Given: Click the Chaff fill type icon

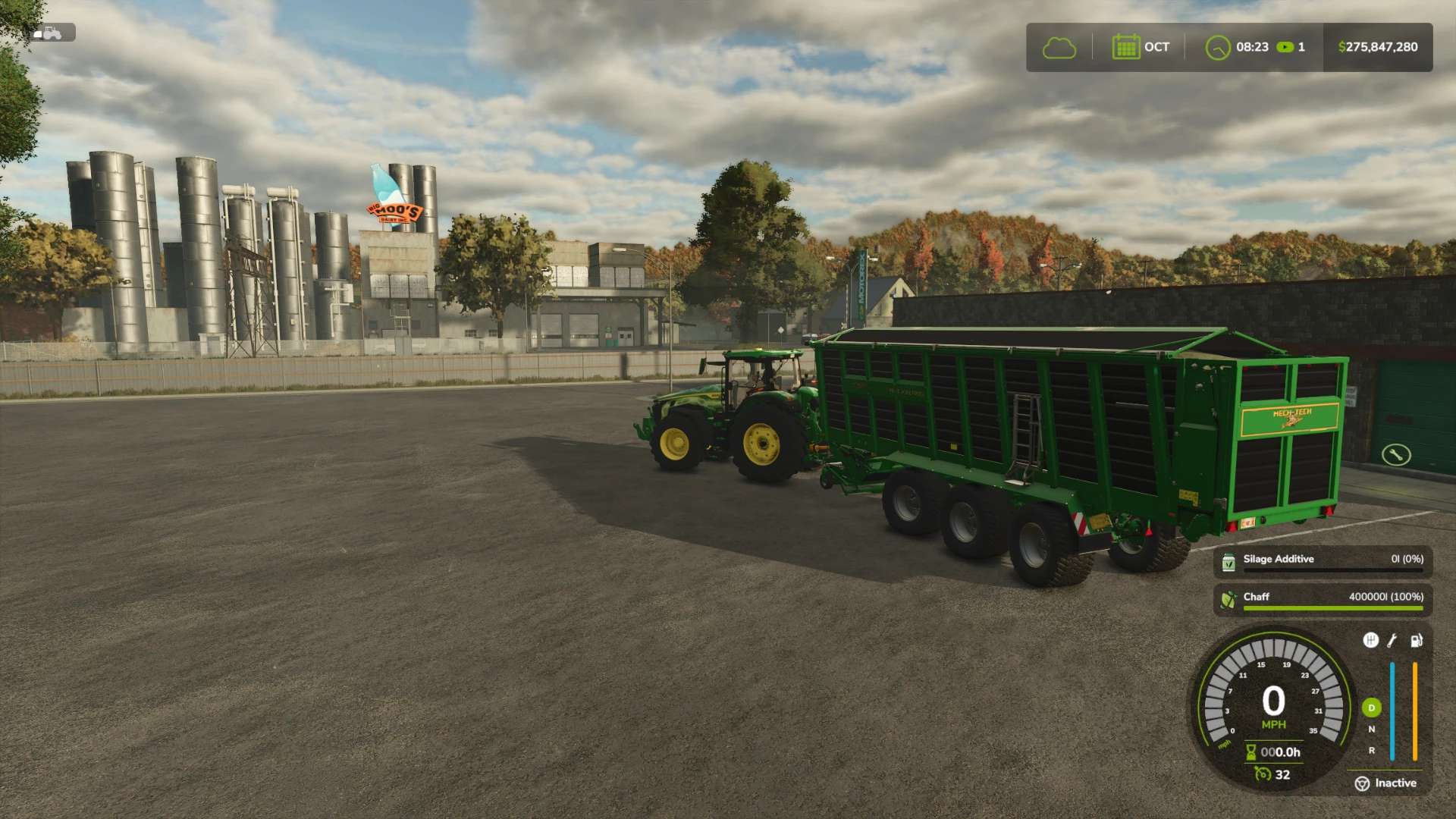Looking at the screenshot, I should point(1228,600).
